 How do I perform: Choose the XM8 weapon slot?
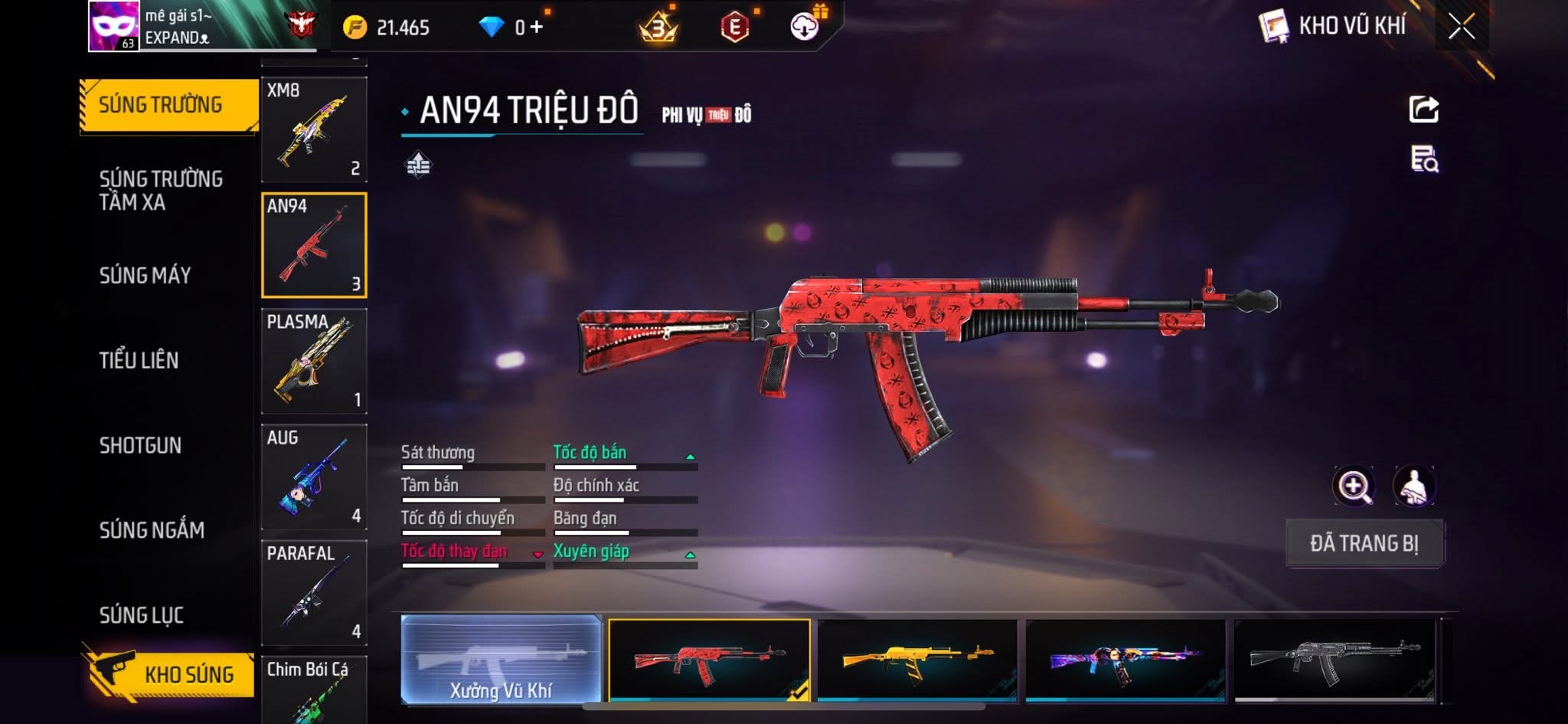pos(314,129)
